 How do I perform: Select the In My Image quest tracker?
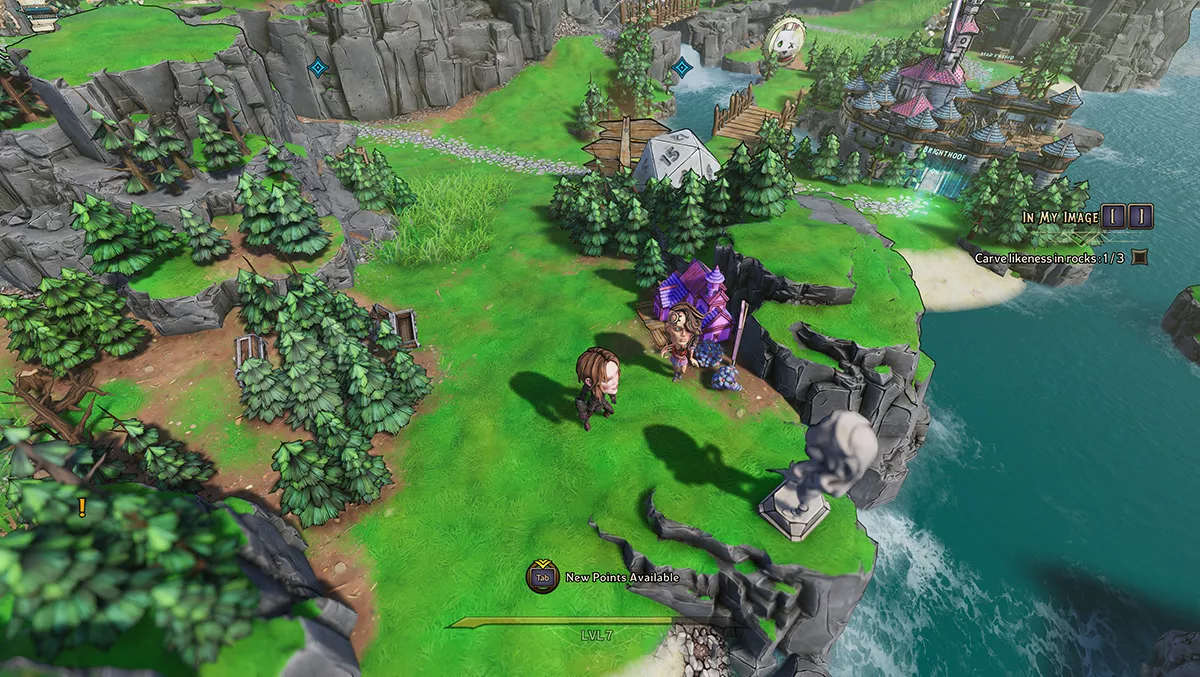(x=1060, y=217)
